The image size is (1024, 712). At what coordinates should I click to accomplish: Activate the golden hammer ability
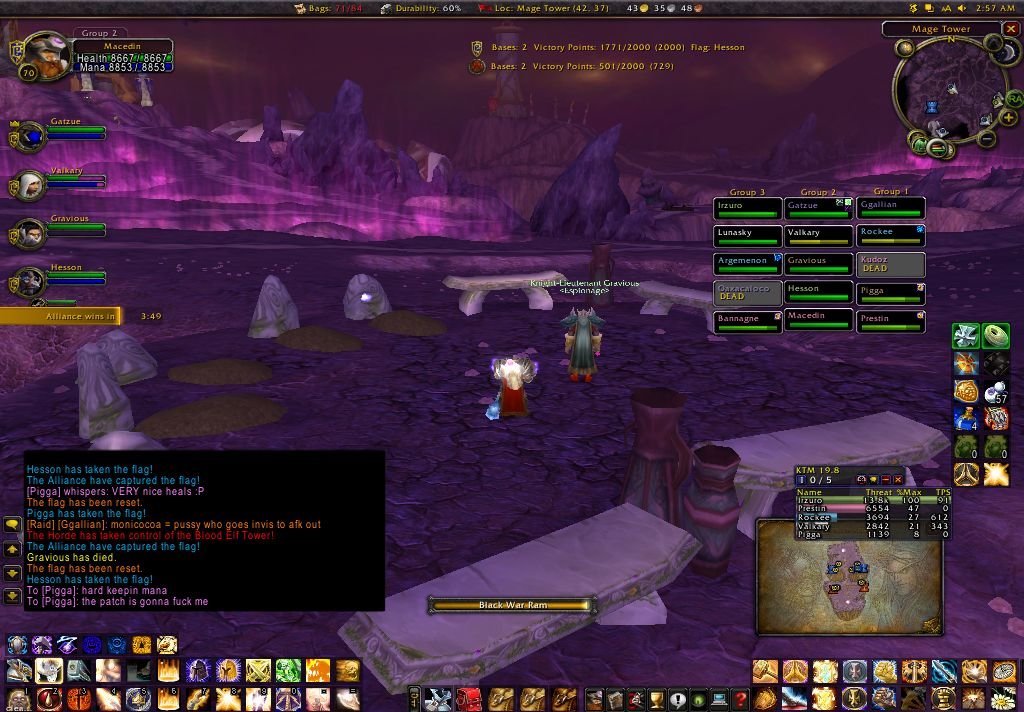click(766, 671)
